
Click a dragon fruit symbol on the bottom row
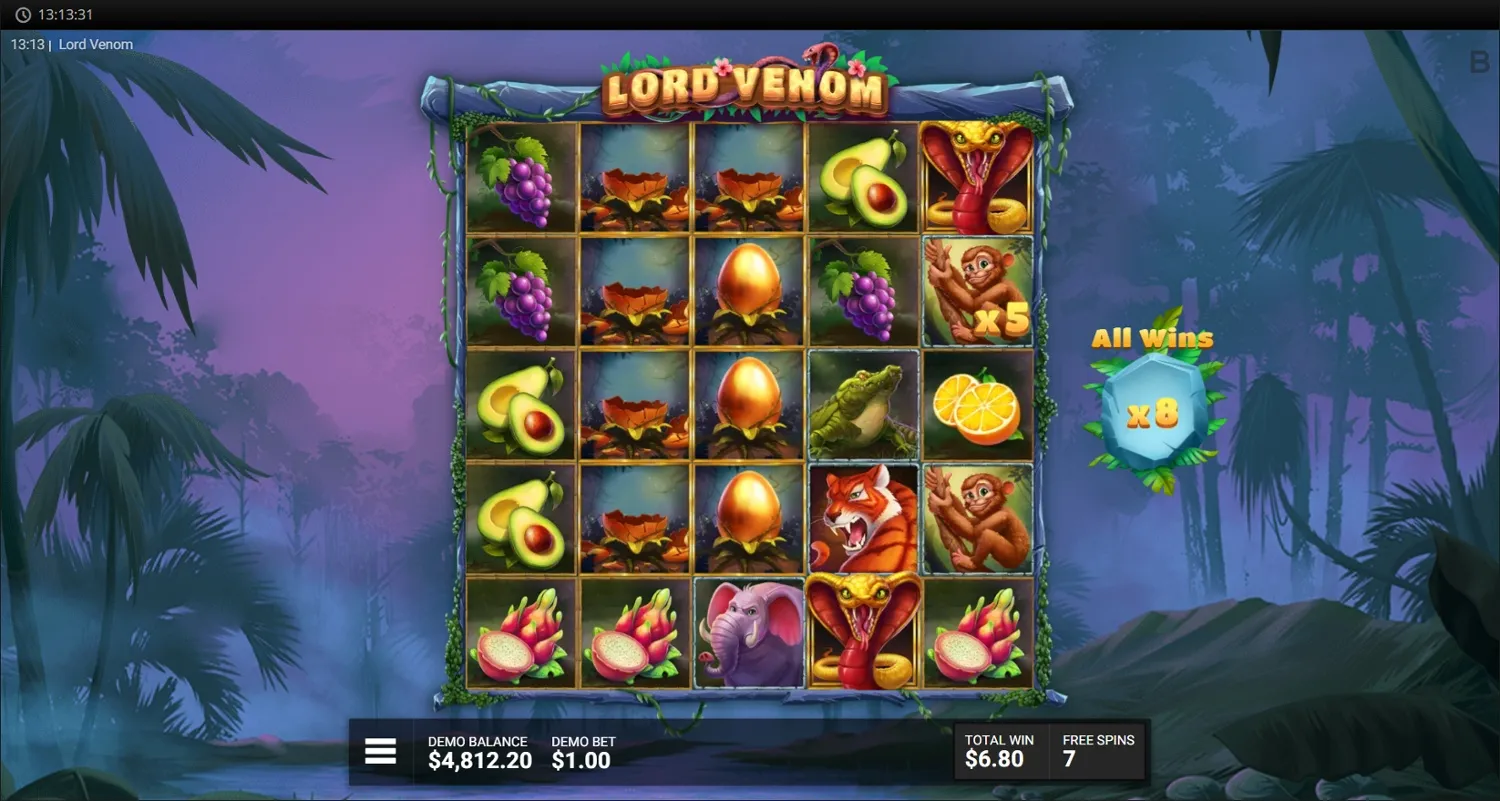point(520,631)
